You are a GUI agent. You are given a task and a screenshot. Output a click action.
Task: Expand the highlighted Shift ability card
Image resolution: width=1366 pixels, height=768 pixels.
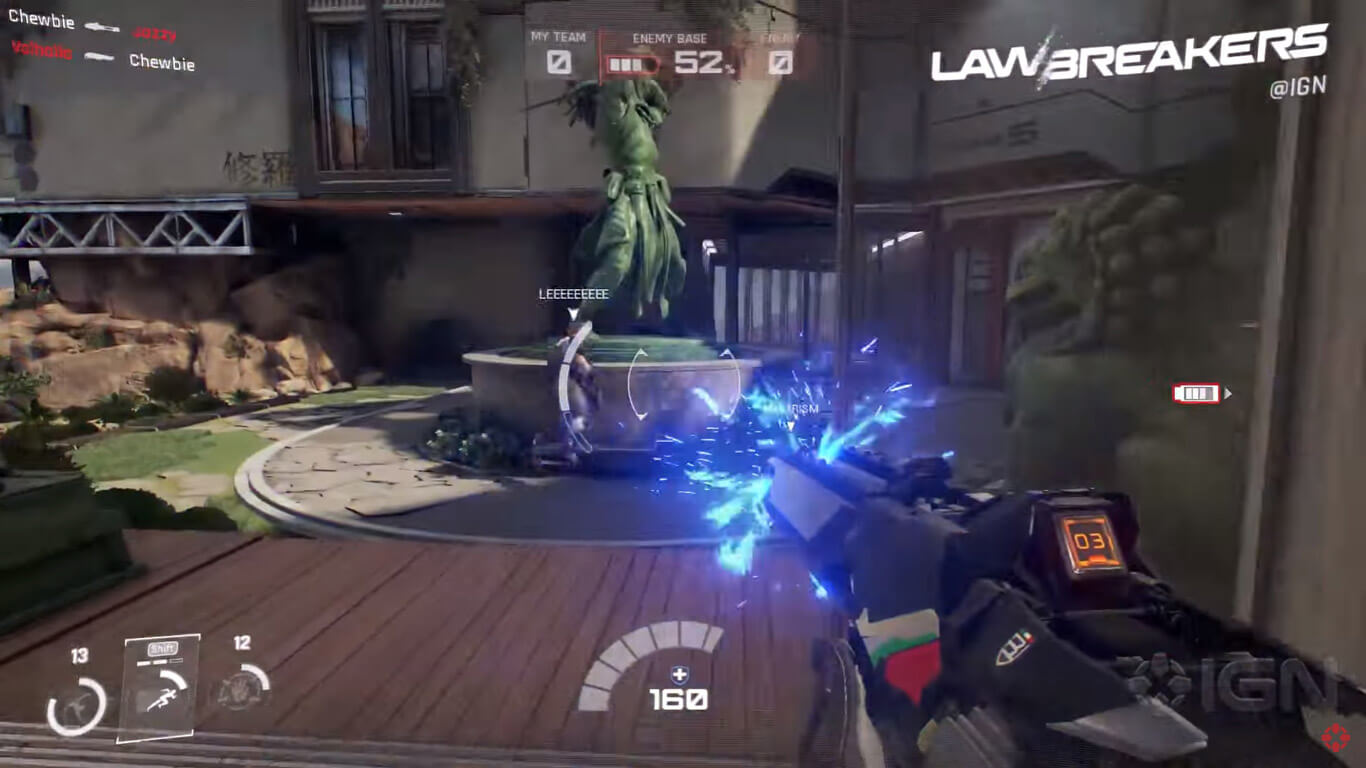pyautogui.click(x=162, y=685)
